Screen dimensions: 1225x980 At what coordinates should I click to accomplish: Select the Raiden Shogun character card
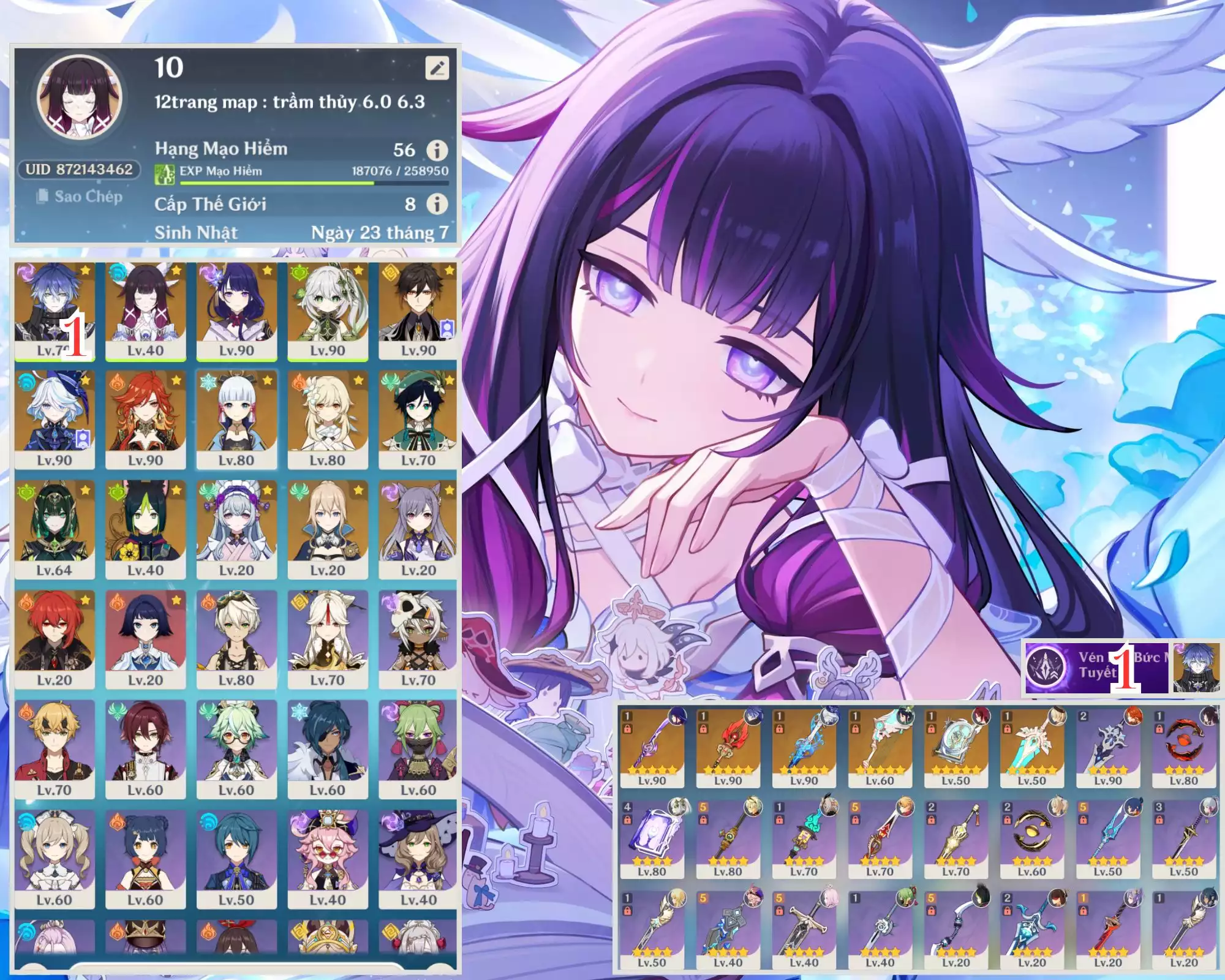236,311
